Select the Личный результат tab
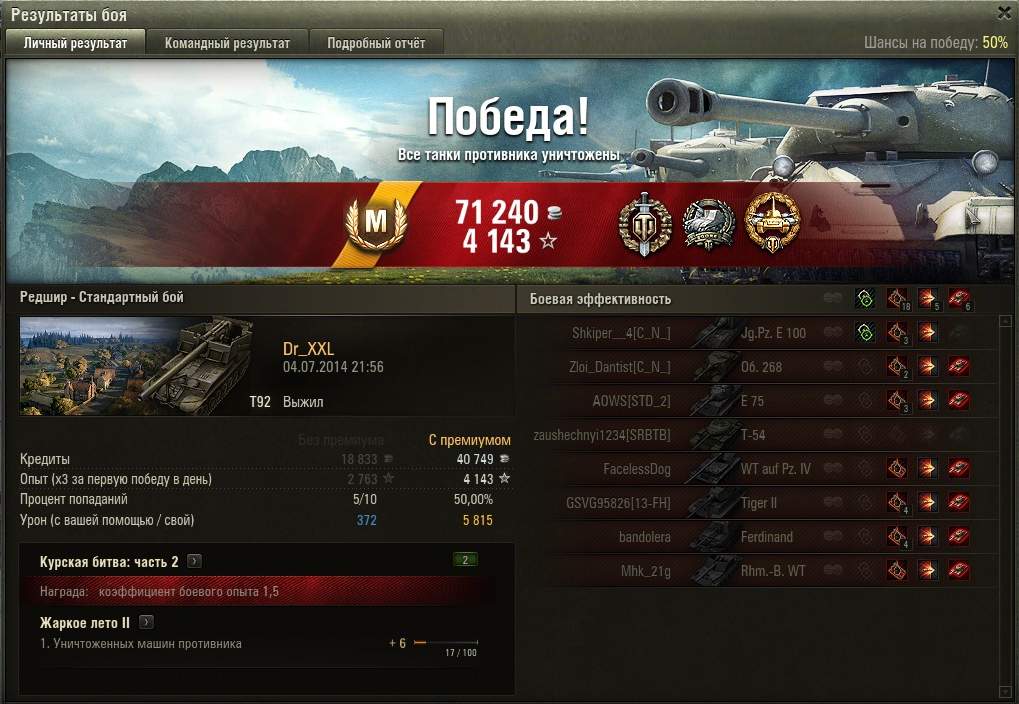This screenshot has height=704, width=1019. coord(76,43)
